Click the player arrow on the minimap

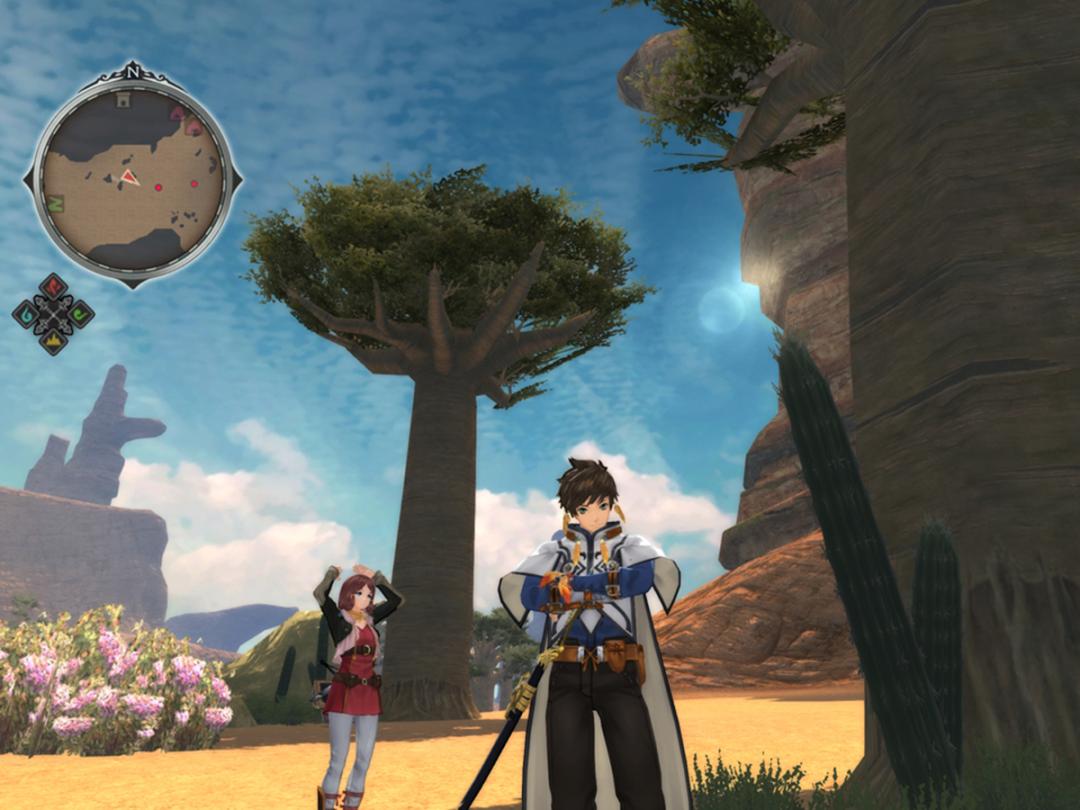click(129, 178)
